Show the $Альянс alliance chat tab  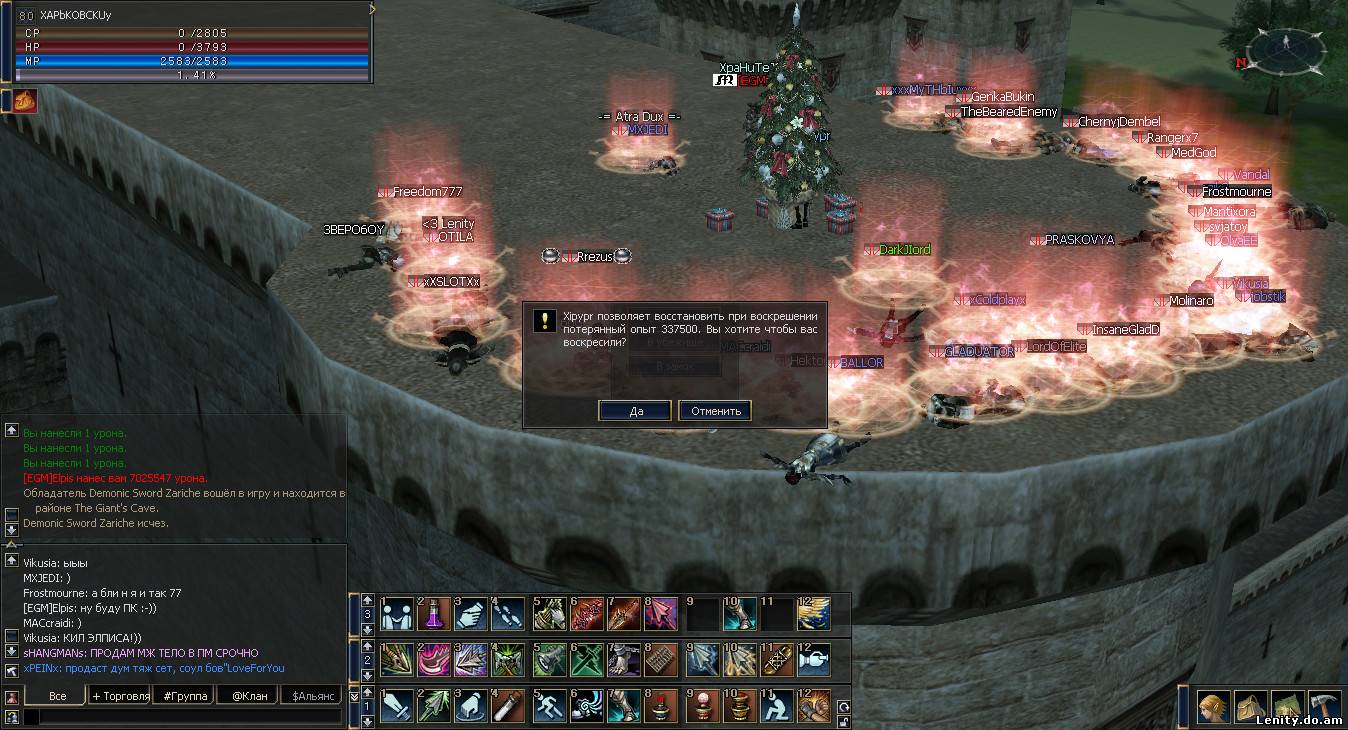coord(310,695)
